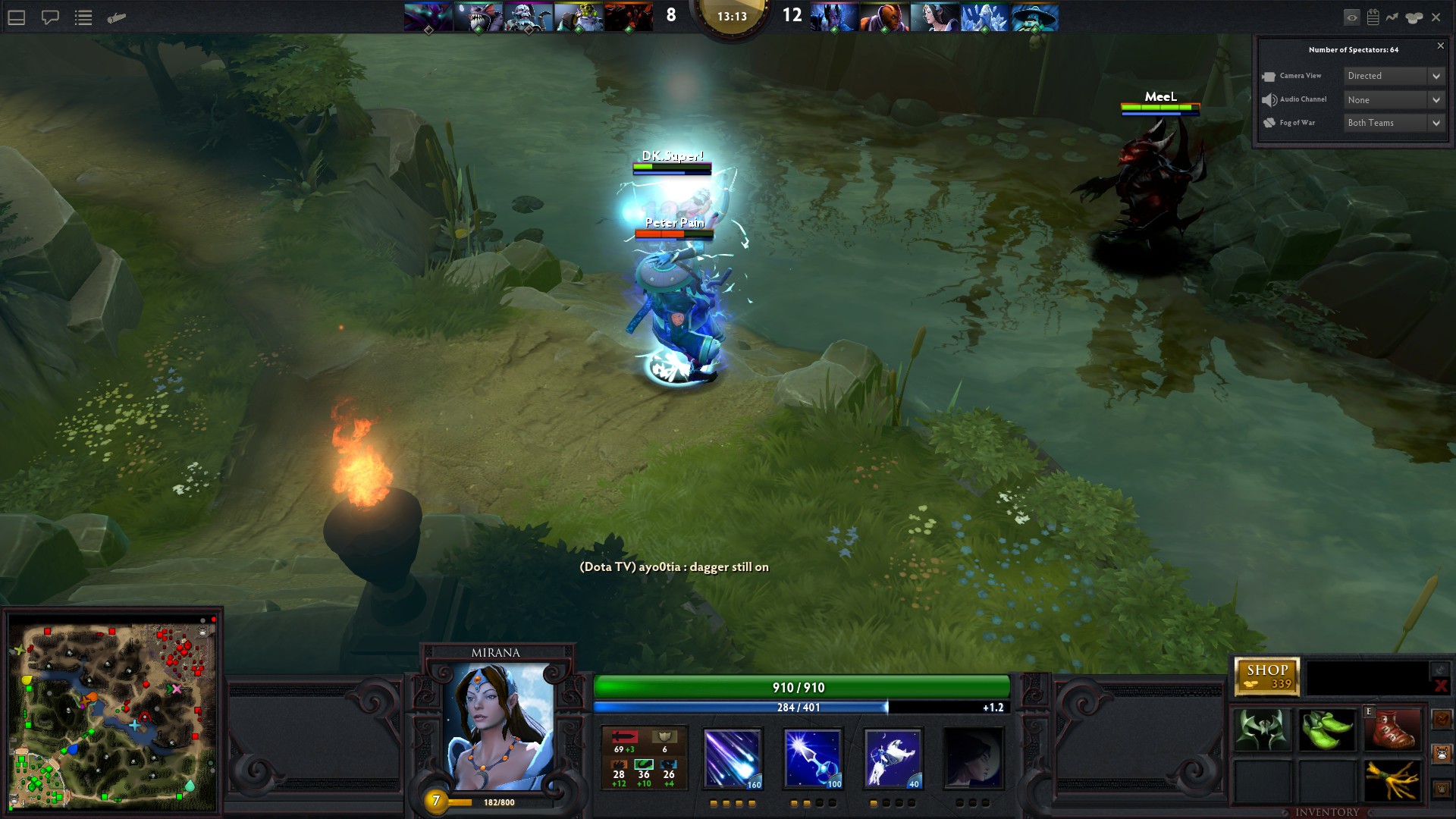Image resolution: width=1456 pixels, height=819 pixels.
Task: Select the courier icon beside inventory
Action: coord(1442,754)
